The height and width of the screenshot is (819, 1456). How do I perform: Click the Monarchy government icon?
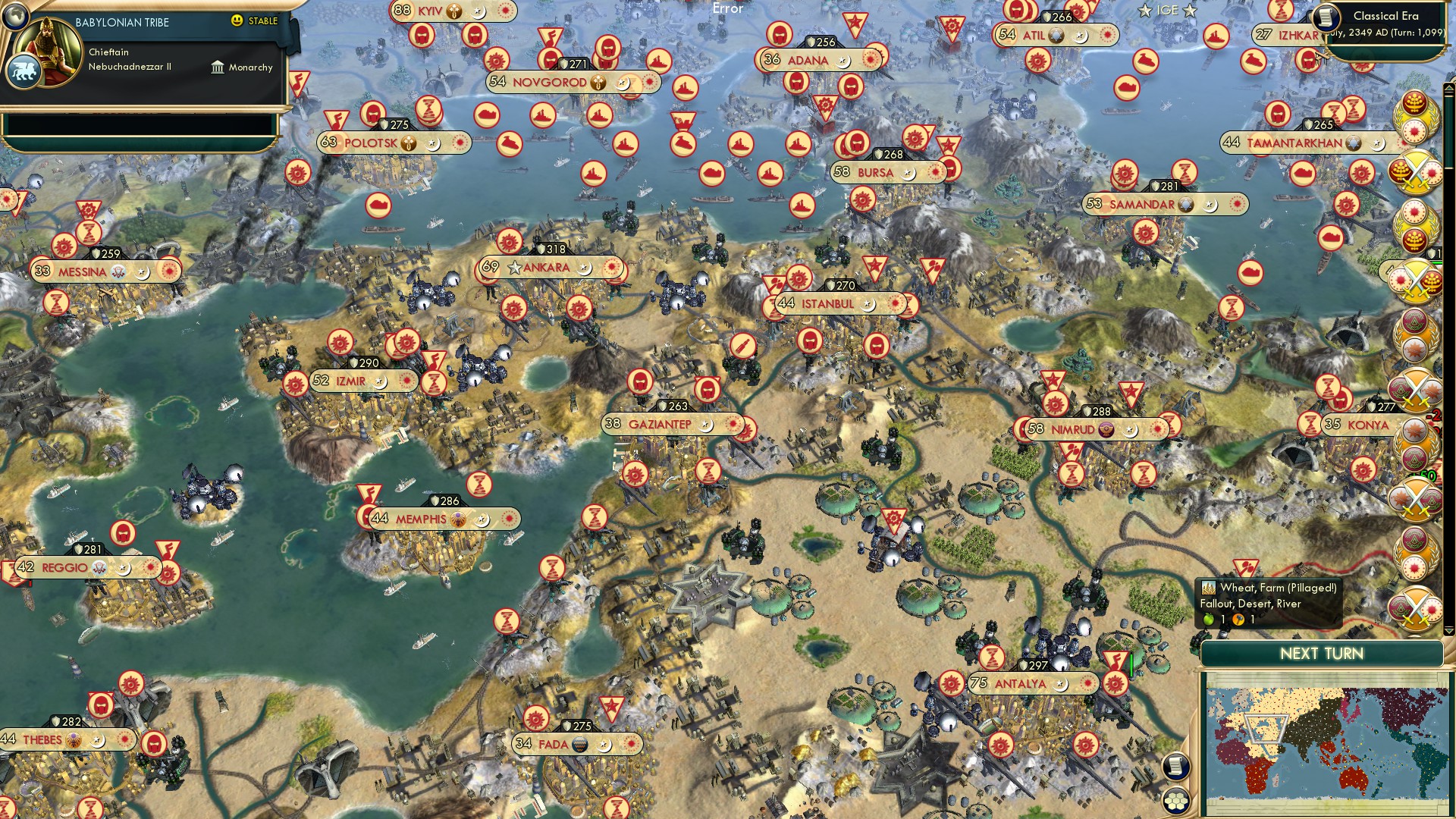point(218,67)
